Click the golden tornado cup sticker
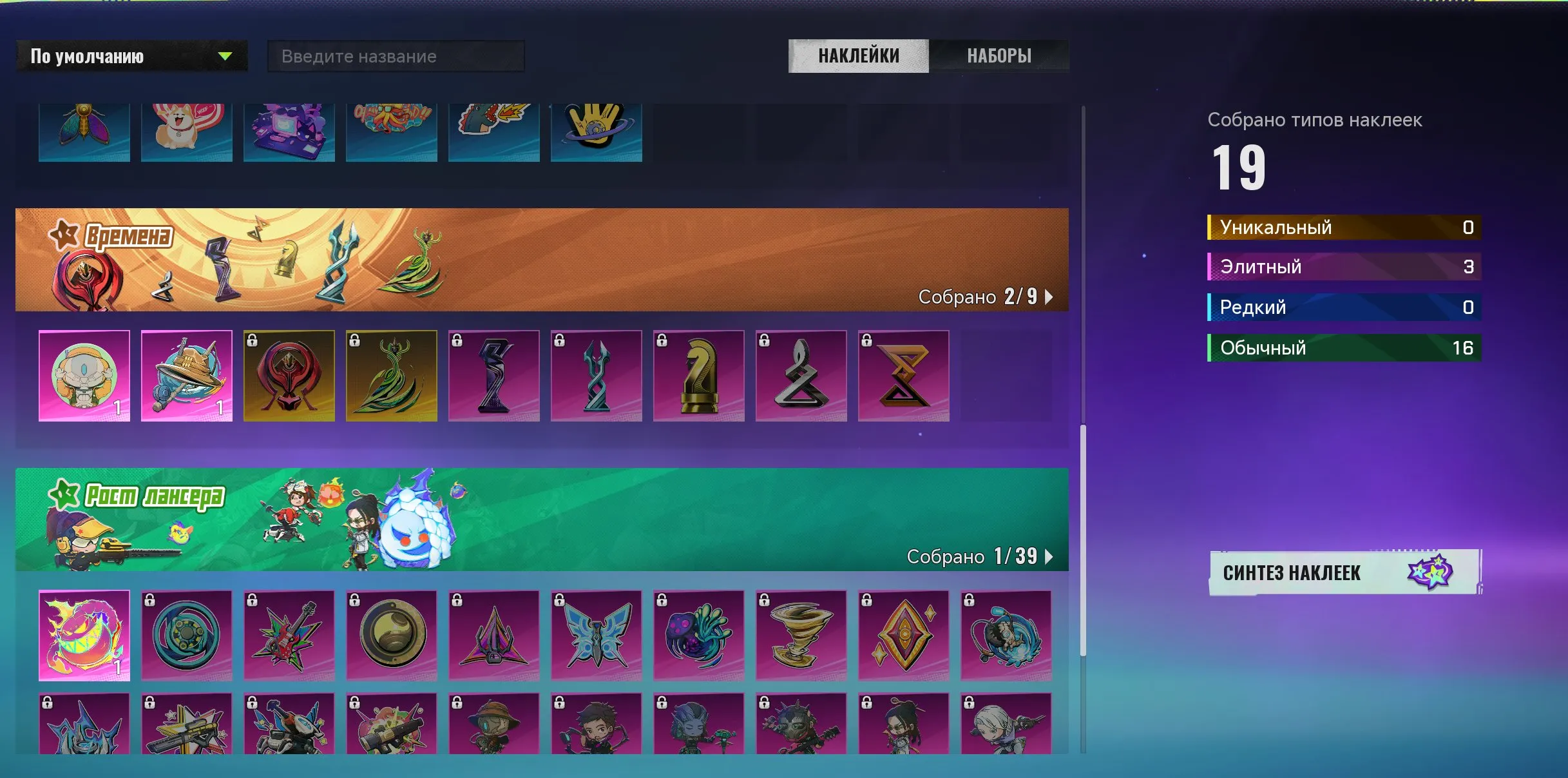1568x778 pixels. (801, 637)
